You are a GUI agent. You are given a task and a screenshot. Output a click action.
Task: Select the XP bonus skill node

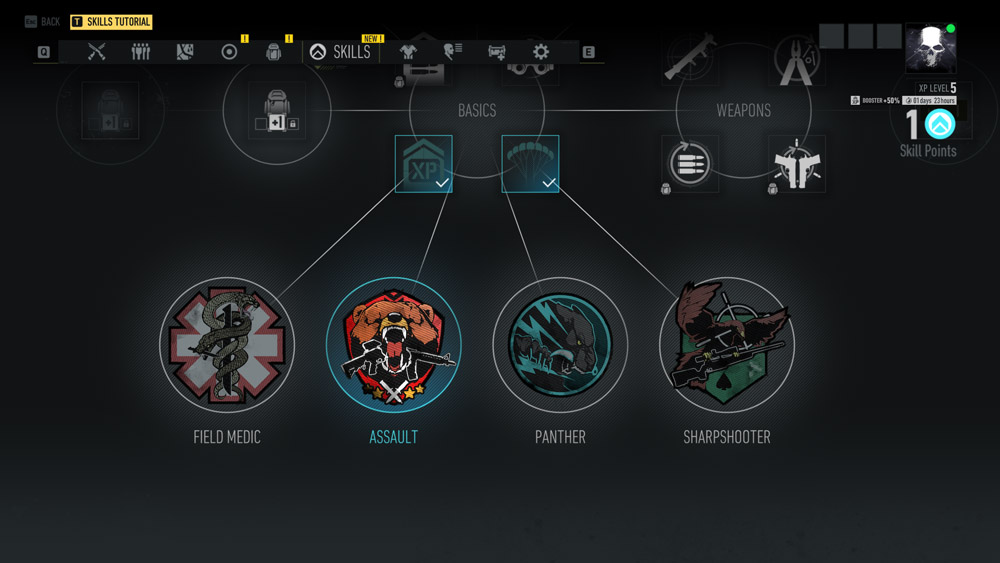[x=423, y=164]
